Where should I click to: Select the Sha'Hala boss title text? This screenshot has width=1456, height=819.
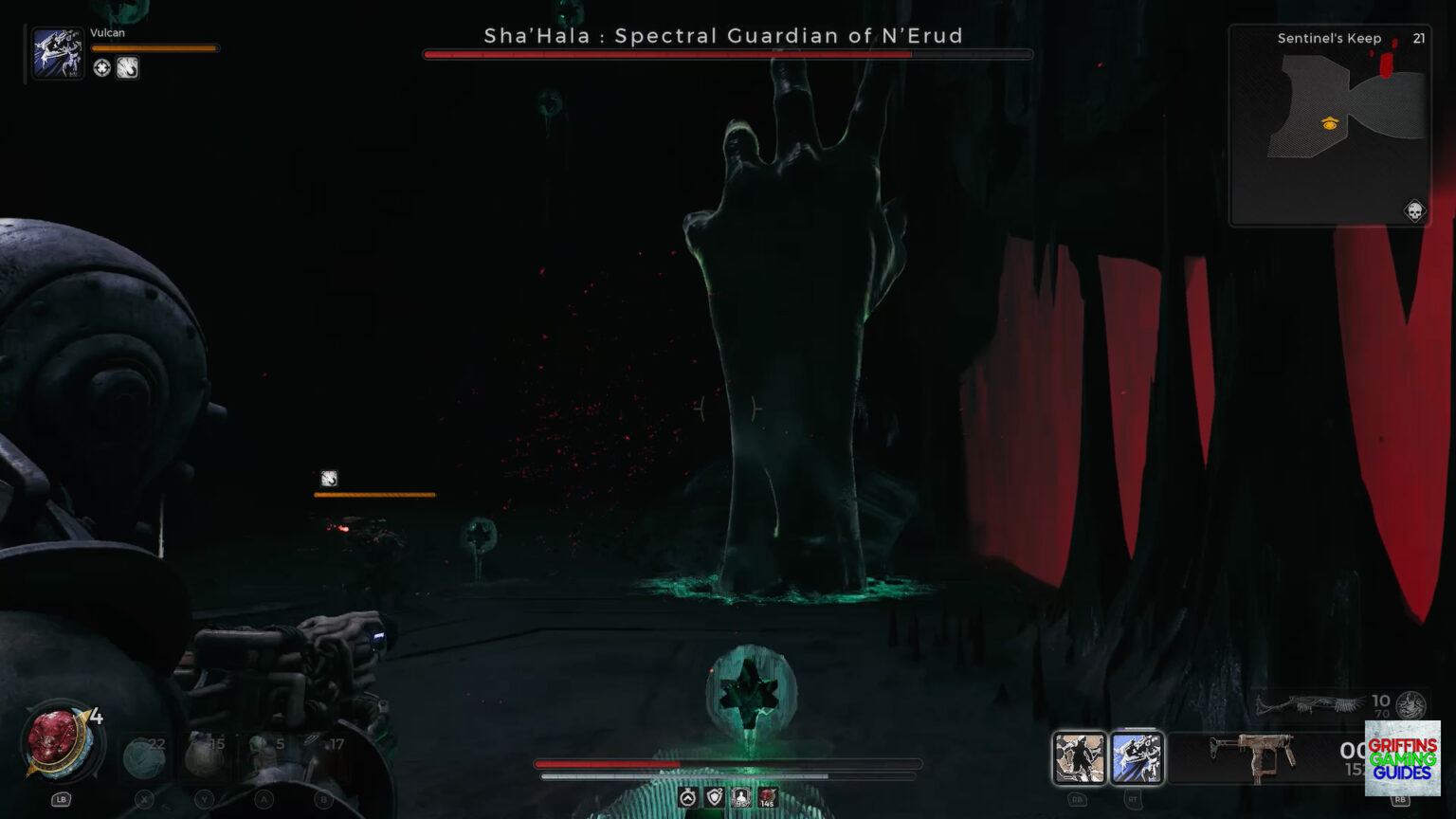pos(725,36)
